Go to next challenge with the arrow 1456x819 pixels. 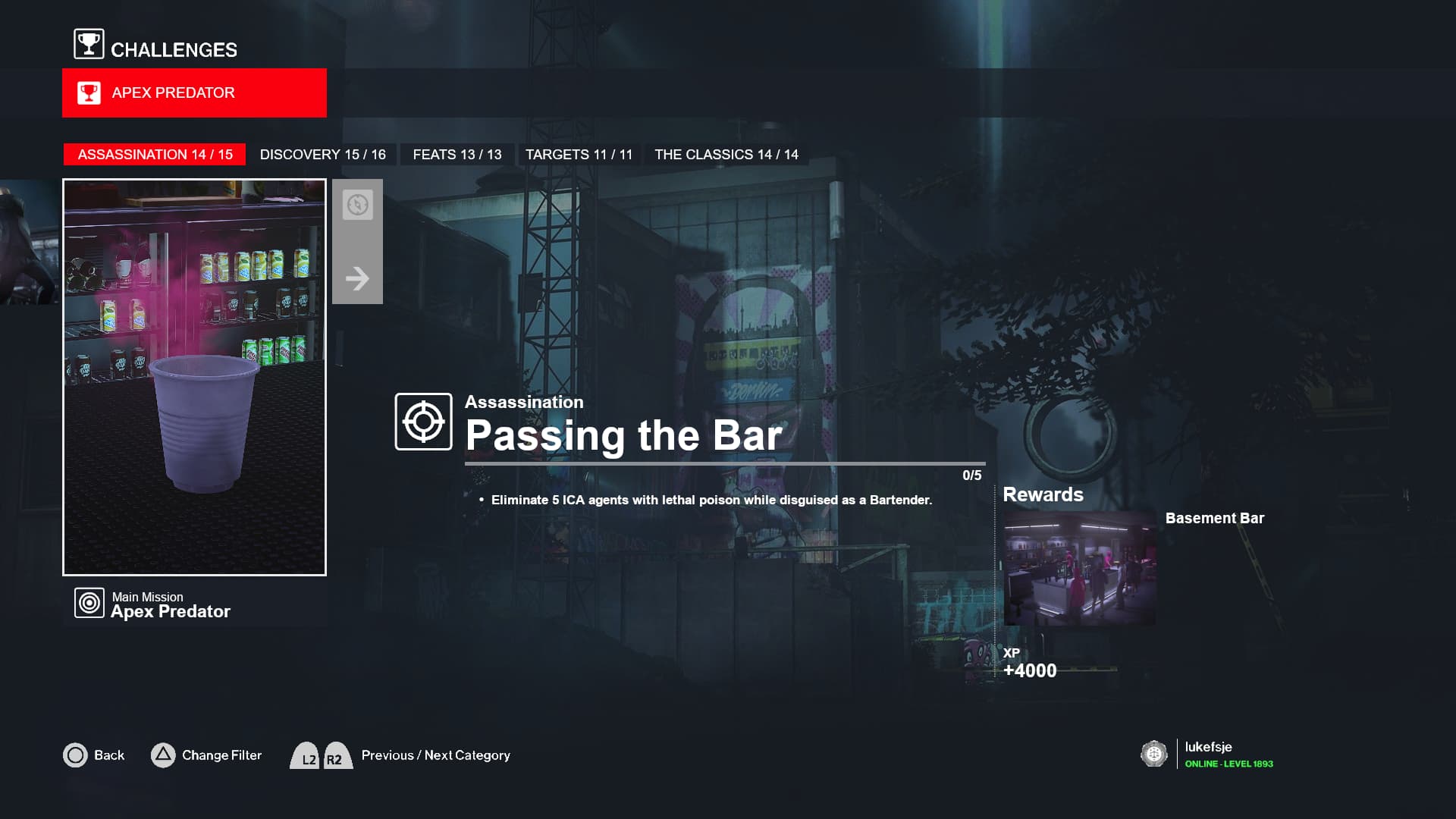357,278
